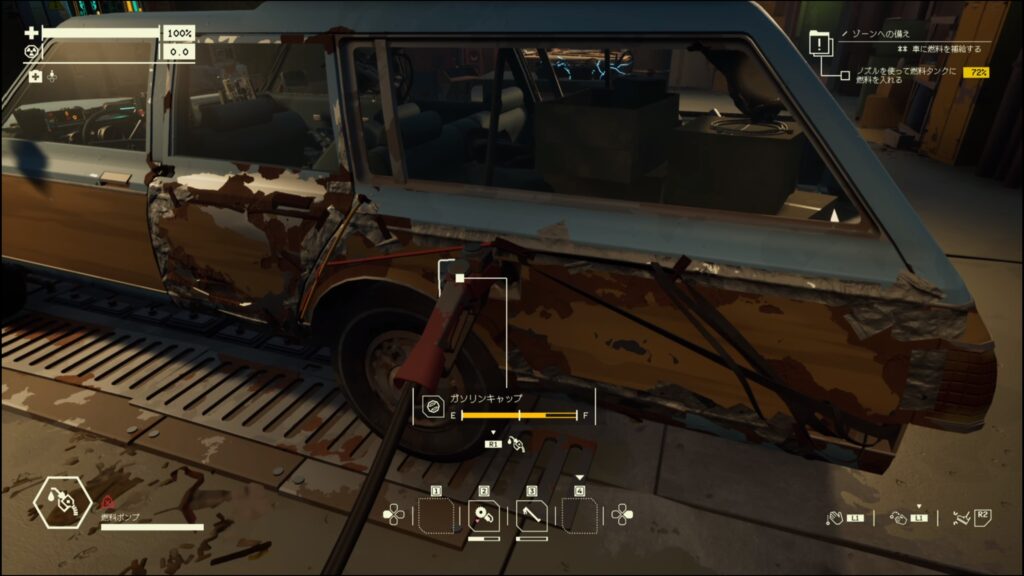Select the crowbar tool in slot 3

point(532,515)
